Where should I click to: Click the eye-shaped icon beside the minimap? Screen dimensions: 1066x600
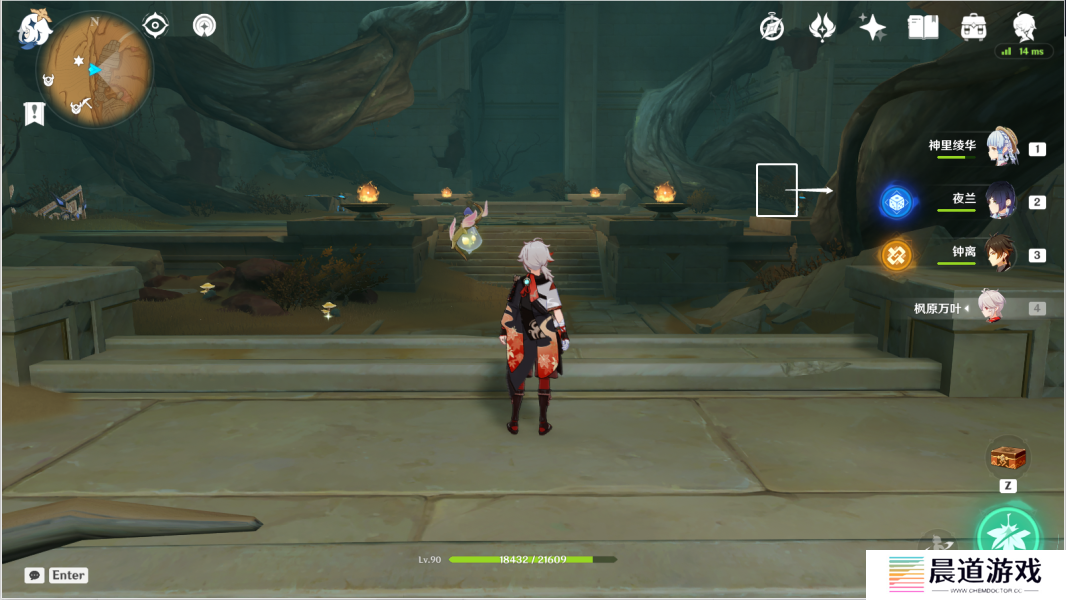coord(156,25)
